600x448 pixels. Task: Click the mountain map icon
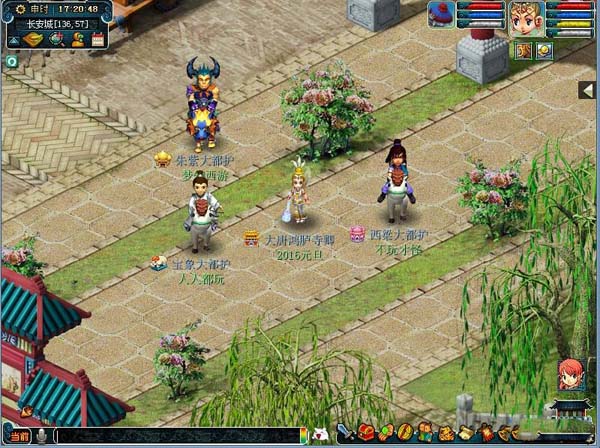[15, 40]
